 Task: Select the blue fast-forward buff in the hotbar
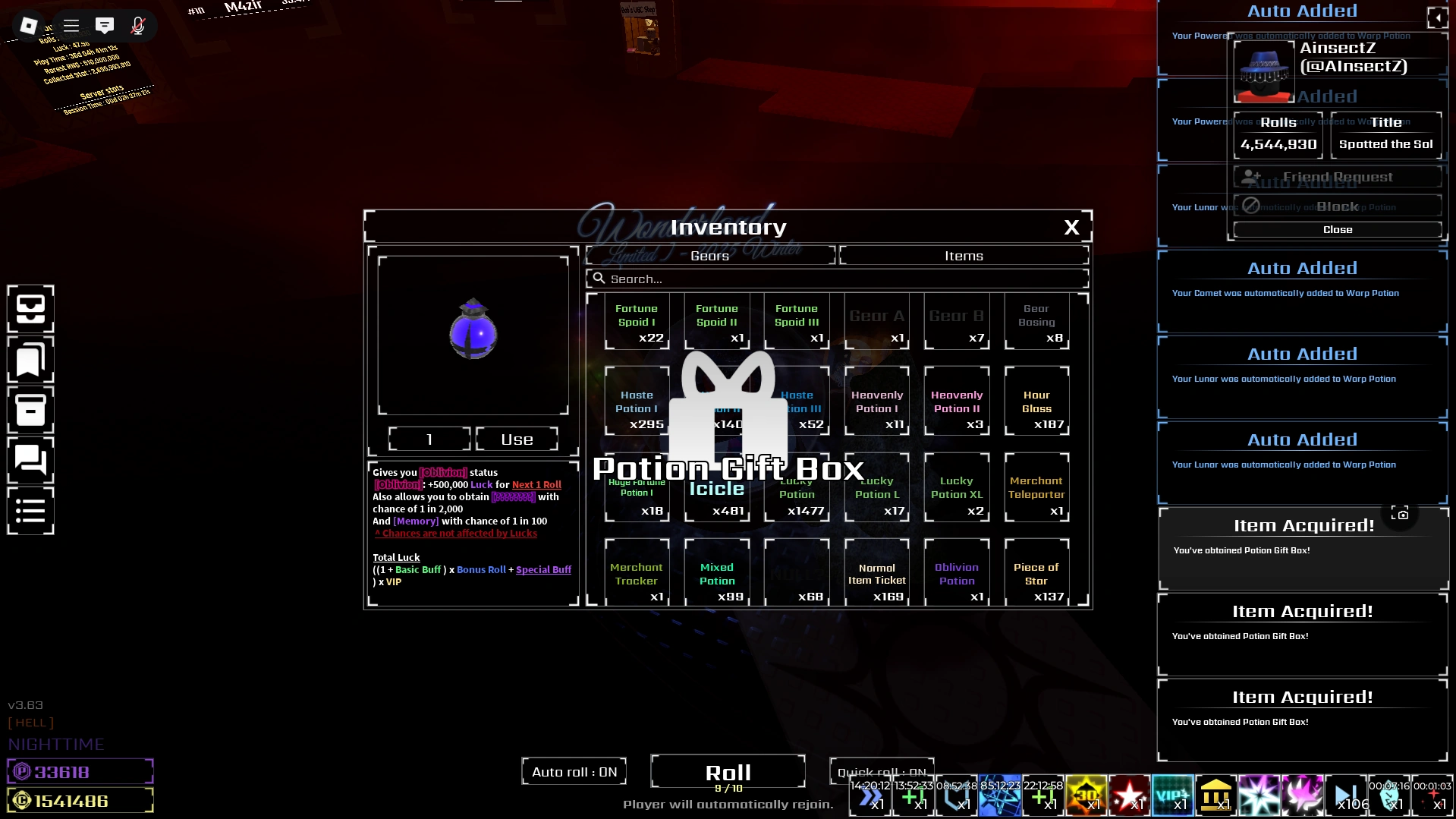[x=870, y=795]
